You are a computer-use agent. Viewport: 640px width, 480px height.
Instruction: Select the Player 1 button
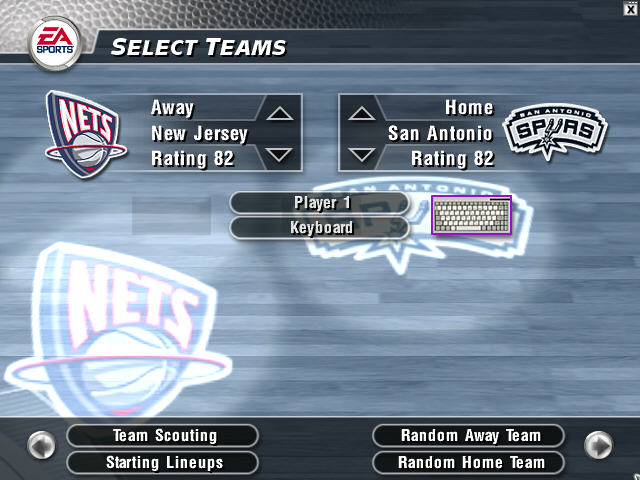320,203
